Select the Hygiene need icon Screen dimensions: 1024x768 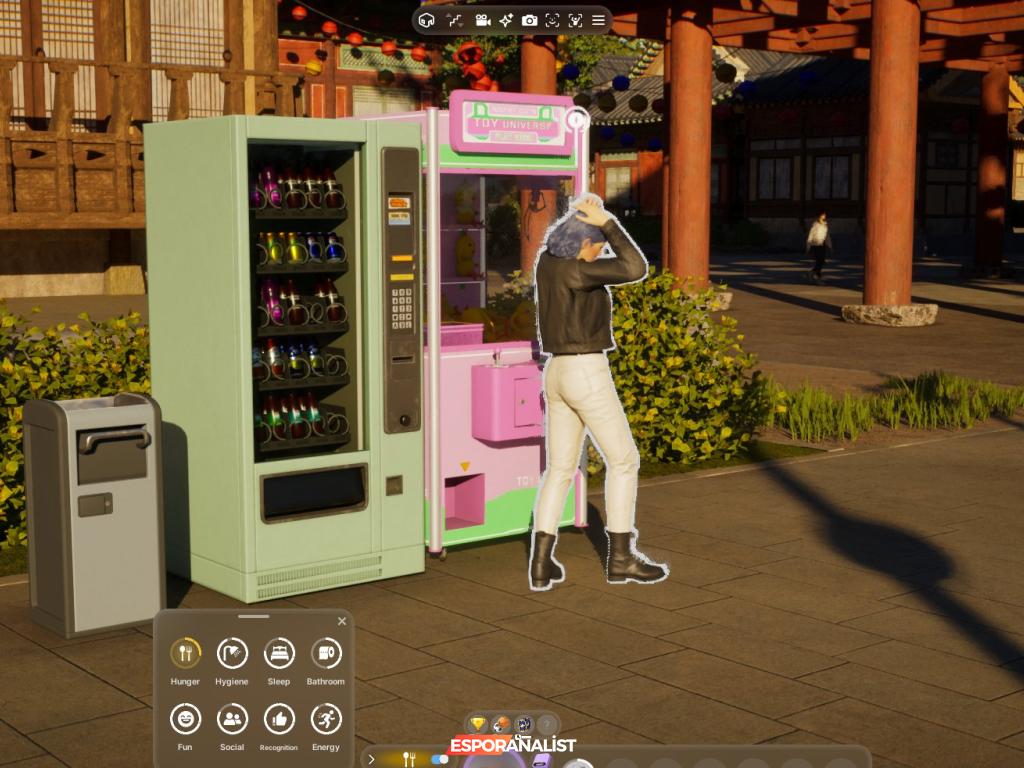pyautogui.click(x=232, y=654)
